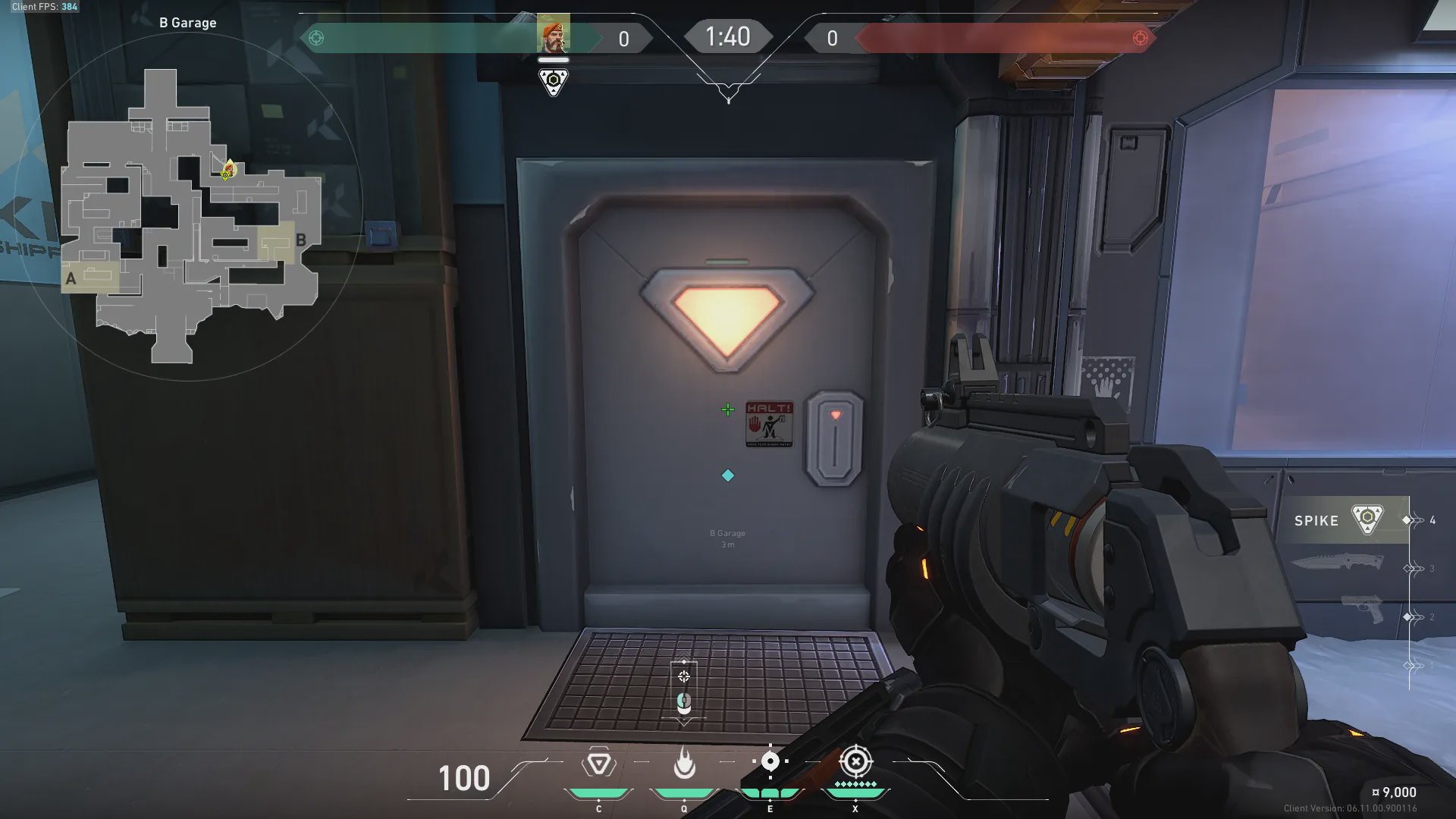This screenshot has width=1456, height=819.
Task: Click the A site marker on minimap
Action: (71, 278)
